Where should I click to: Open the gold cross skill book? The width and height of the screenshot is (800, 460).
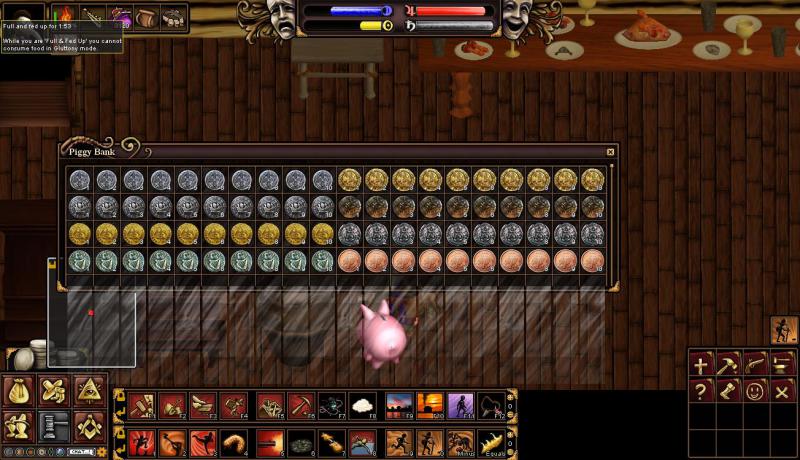click(701, 364)
